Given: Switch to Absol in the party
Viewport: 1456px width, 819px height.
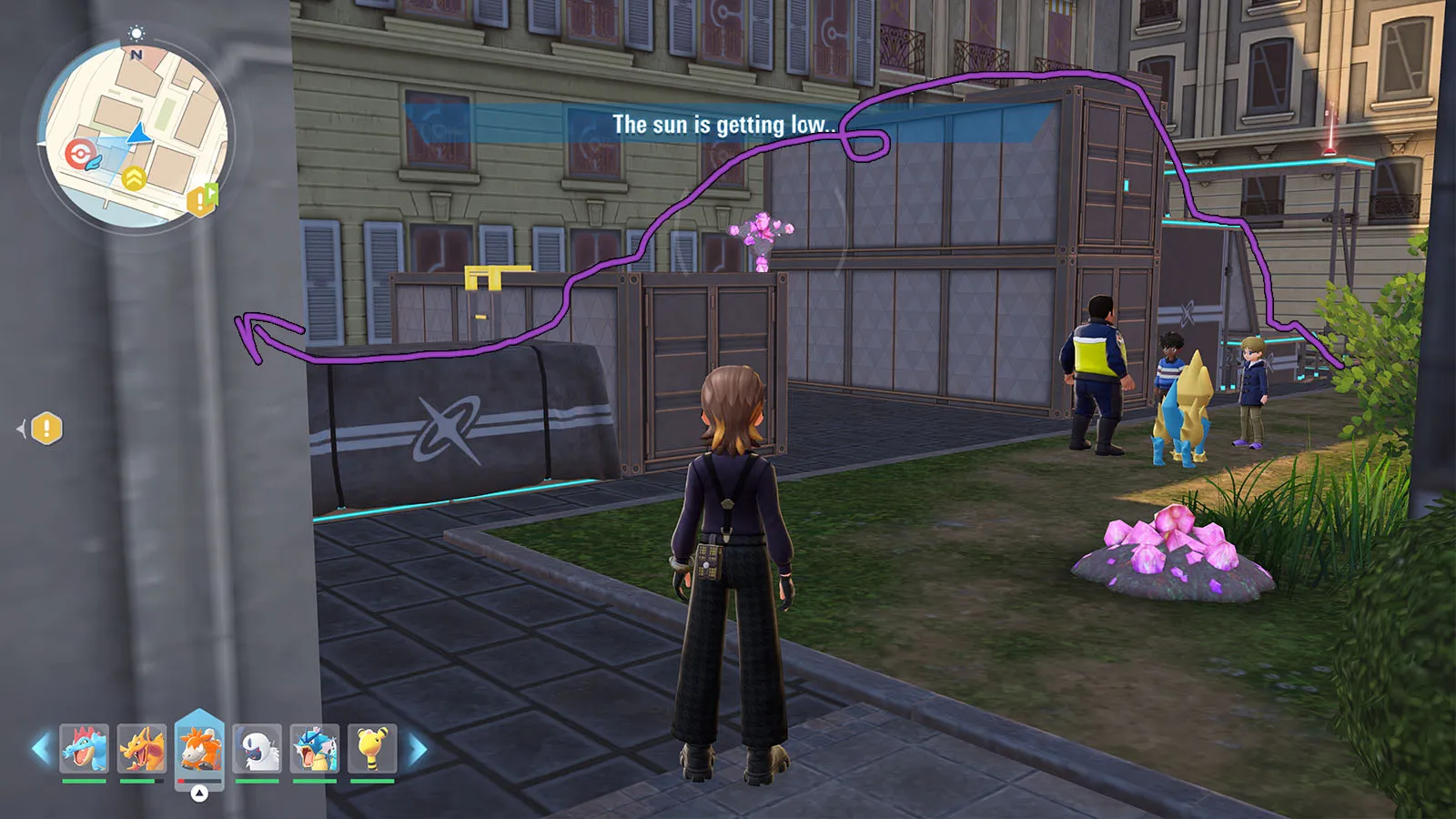Looking at the screenshot, I should (x=257, y=748).
